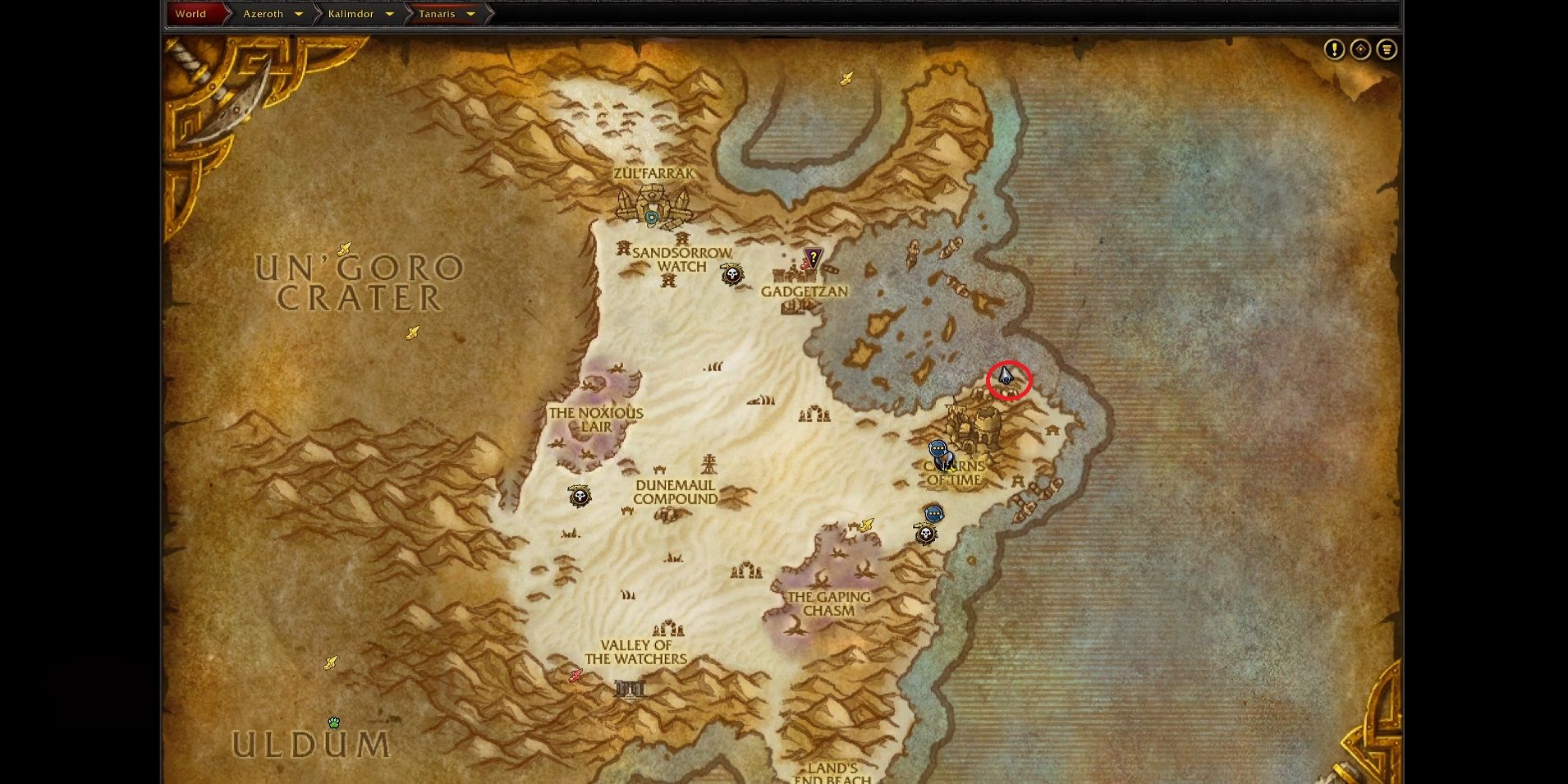Click the skull marker below The Noxious Lair
The width and height of the screenshot is (1568, 784).
tap(580, 496)
